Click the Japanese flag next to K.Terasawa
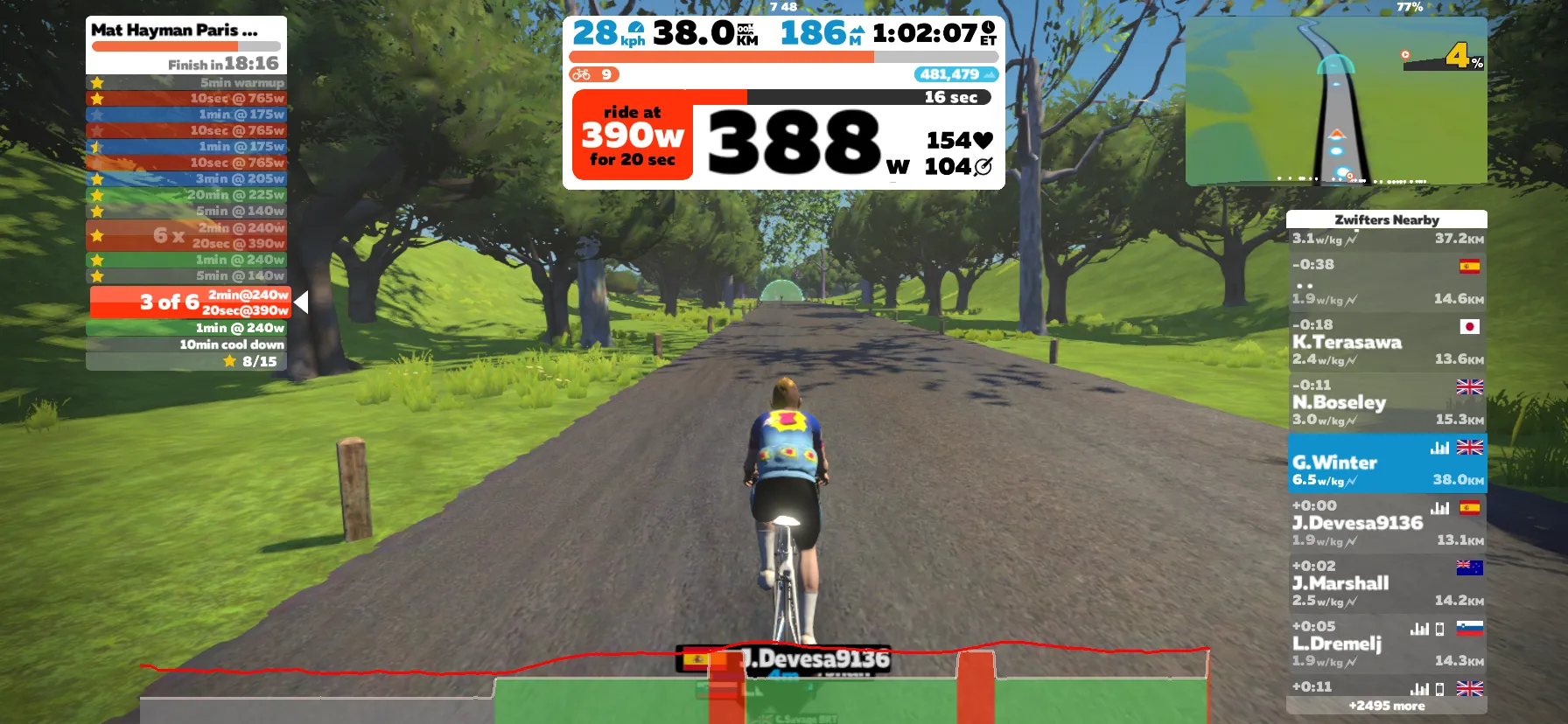Screen dimensions: 1568x724 (x=1470, y=325)
